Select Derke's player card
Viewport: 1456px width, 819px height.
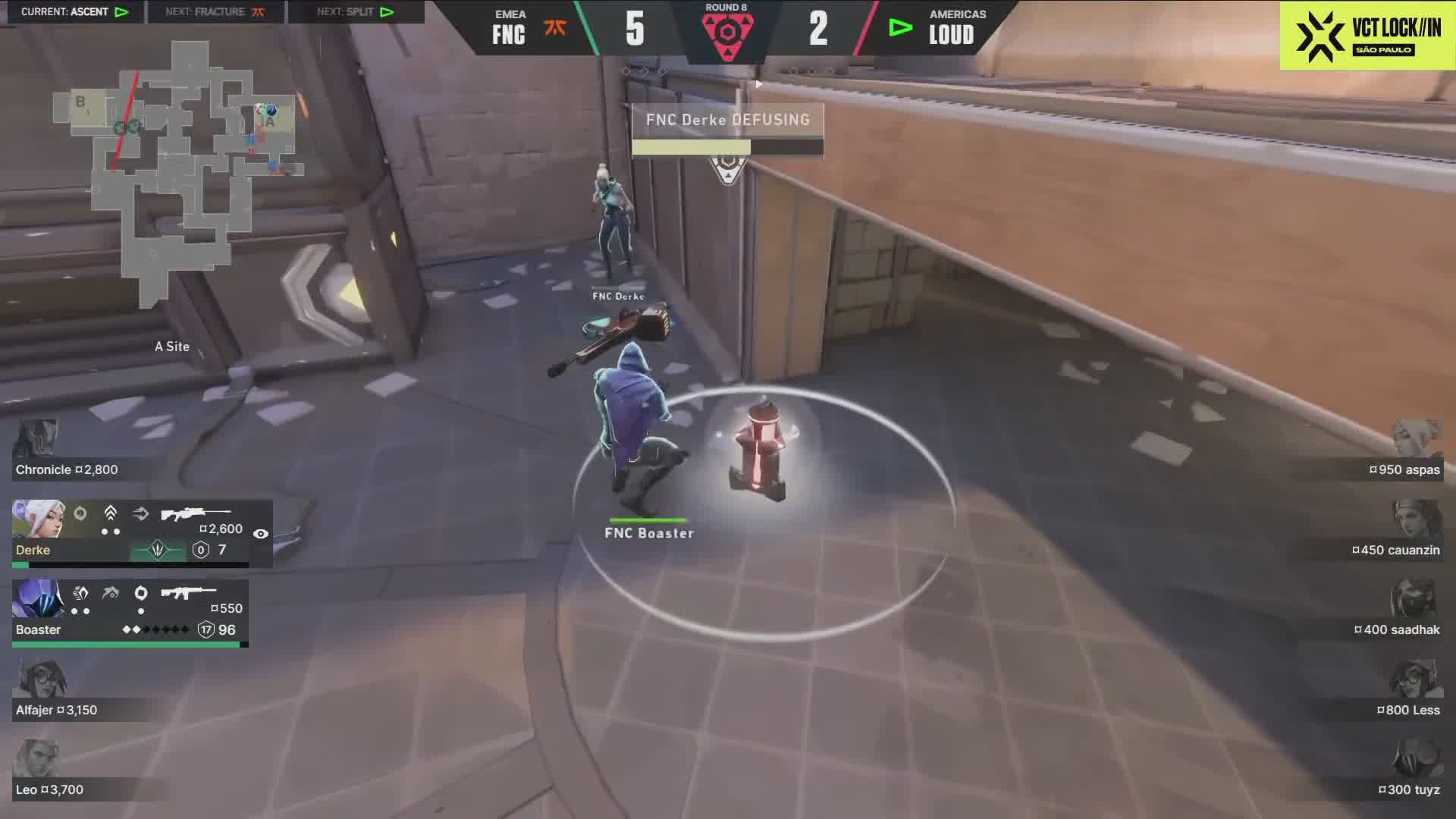[x=142, y=534]
